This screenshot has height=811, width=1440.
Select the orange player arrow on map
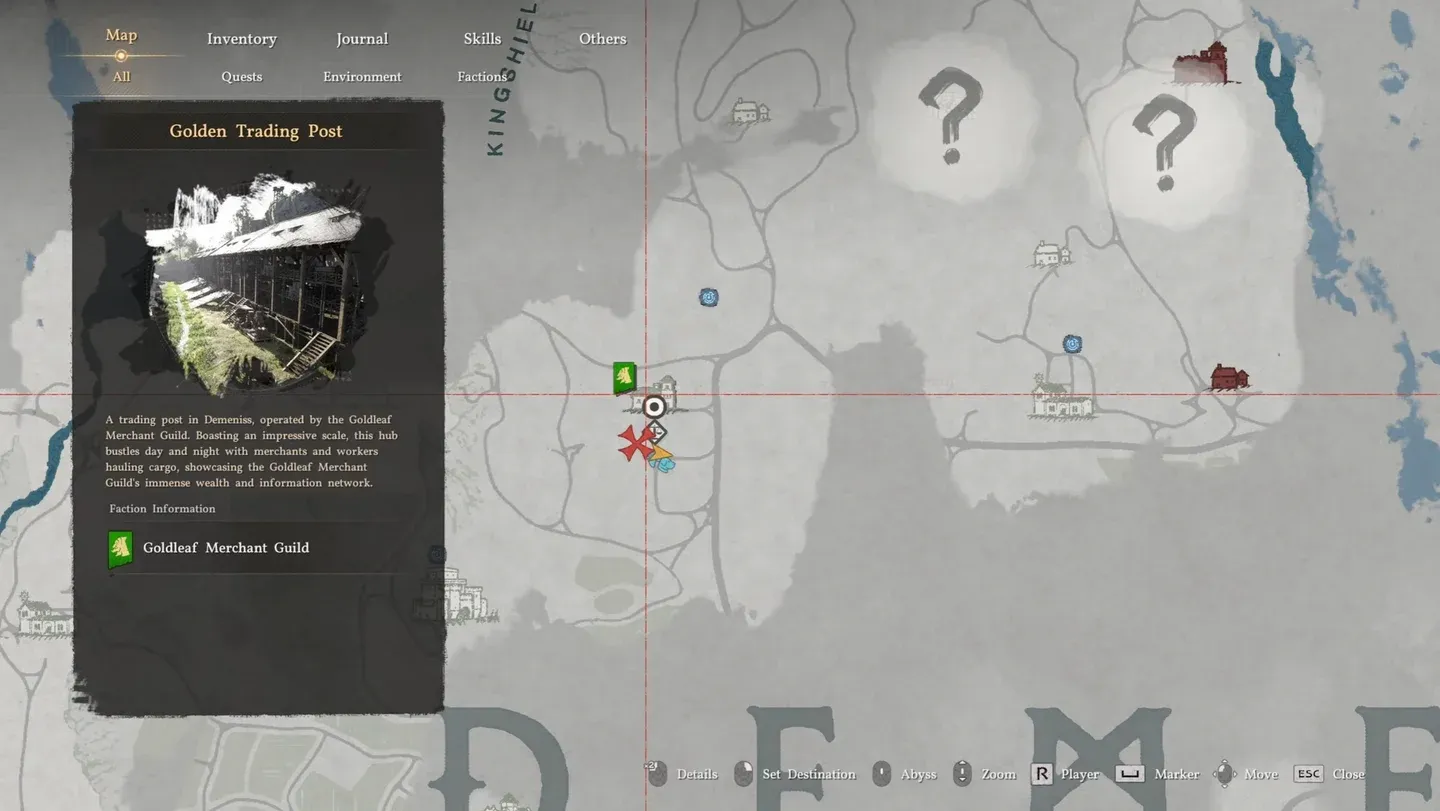660,453
